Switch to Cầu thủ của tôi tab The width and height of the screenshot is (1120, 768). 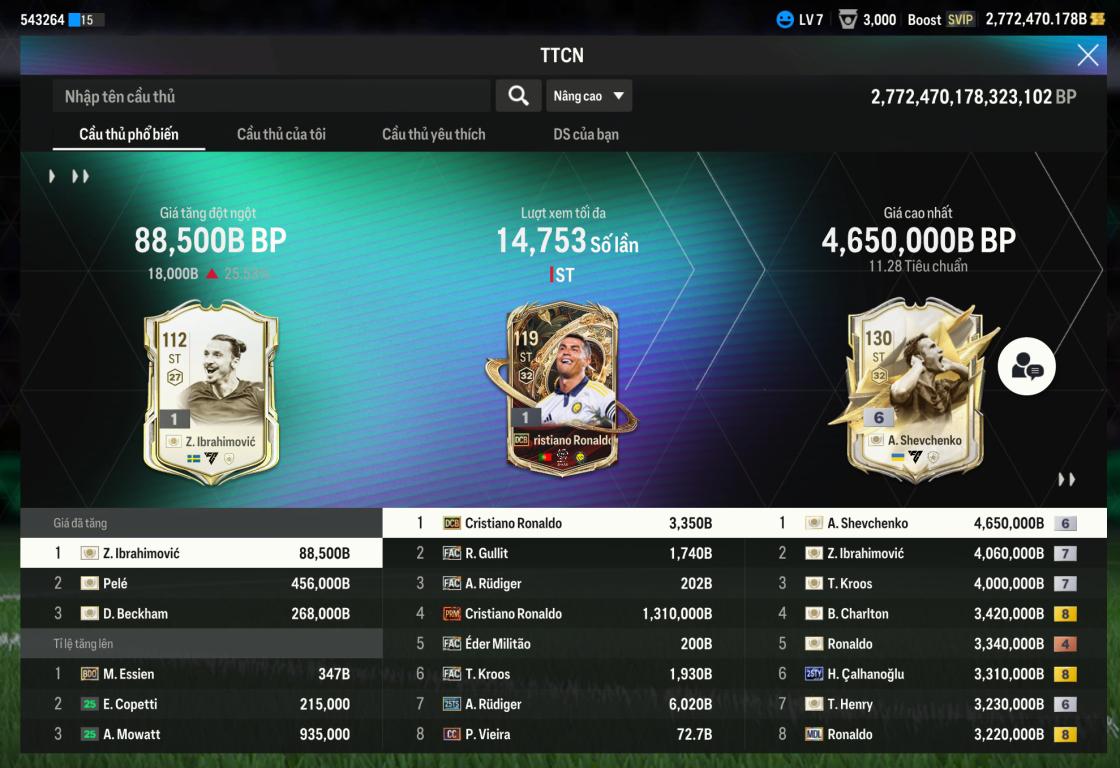(x=281, y=134)
